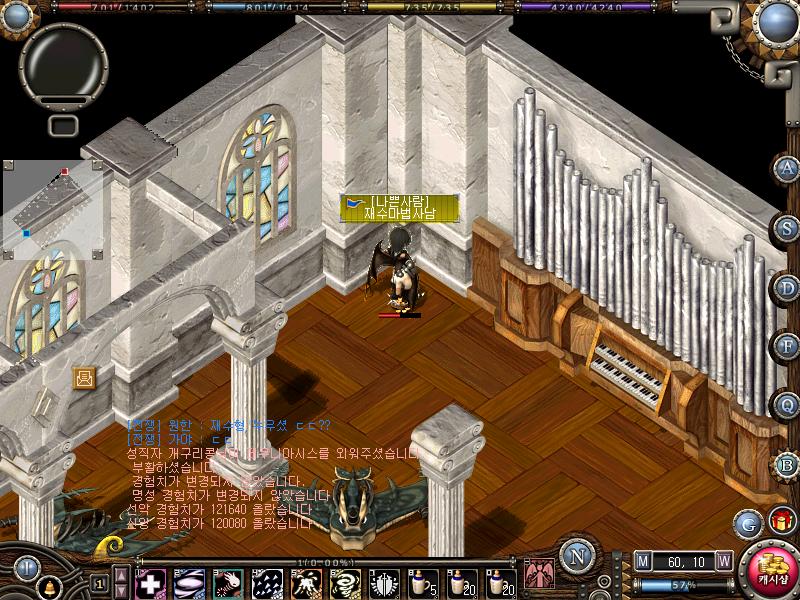Open the orange mail letter icon

[x=84, y=377]
